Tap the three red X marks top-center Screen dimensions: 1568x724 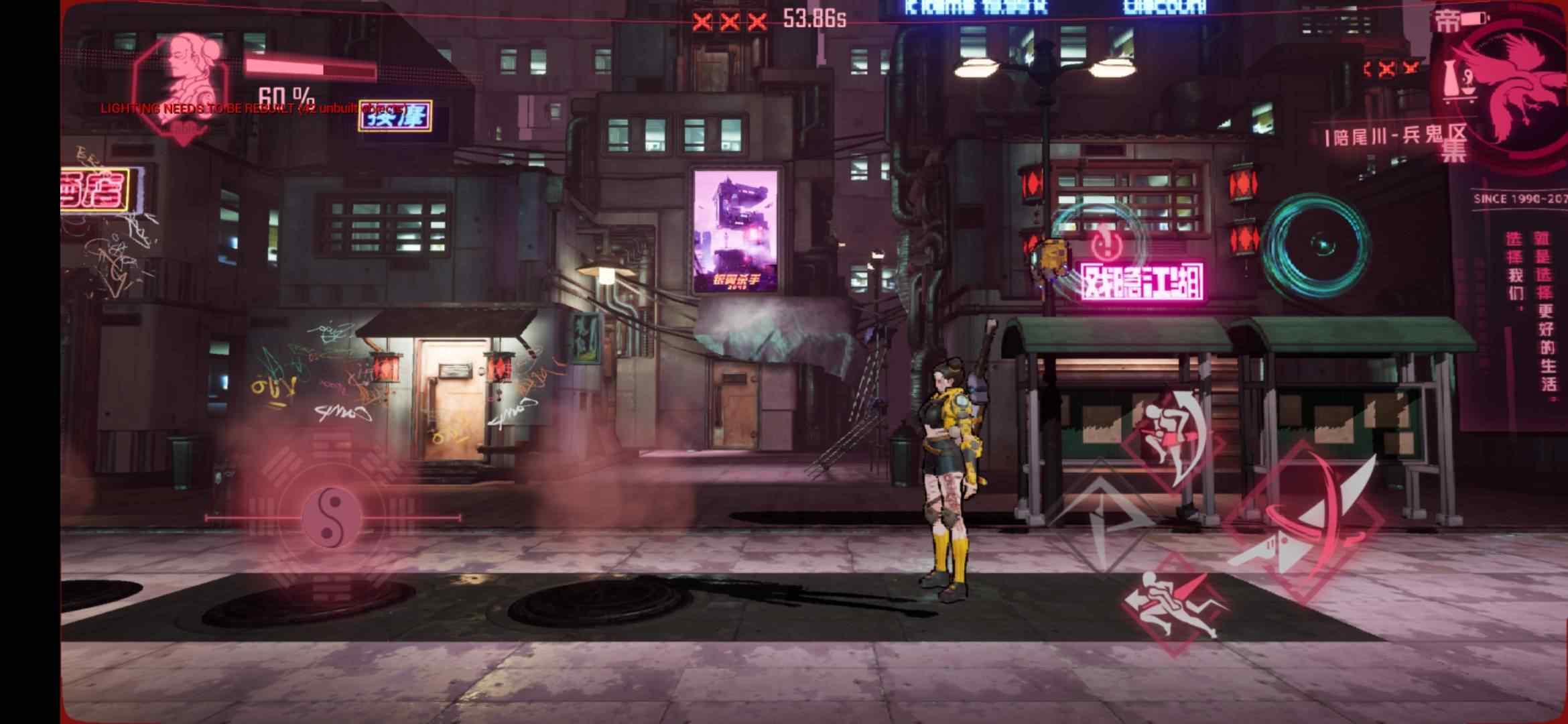tap(726, 20)
